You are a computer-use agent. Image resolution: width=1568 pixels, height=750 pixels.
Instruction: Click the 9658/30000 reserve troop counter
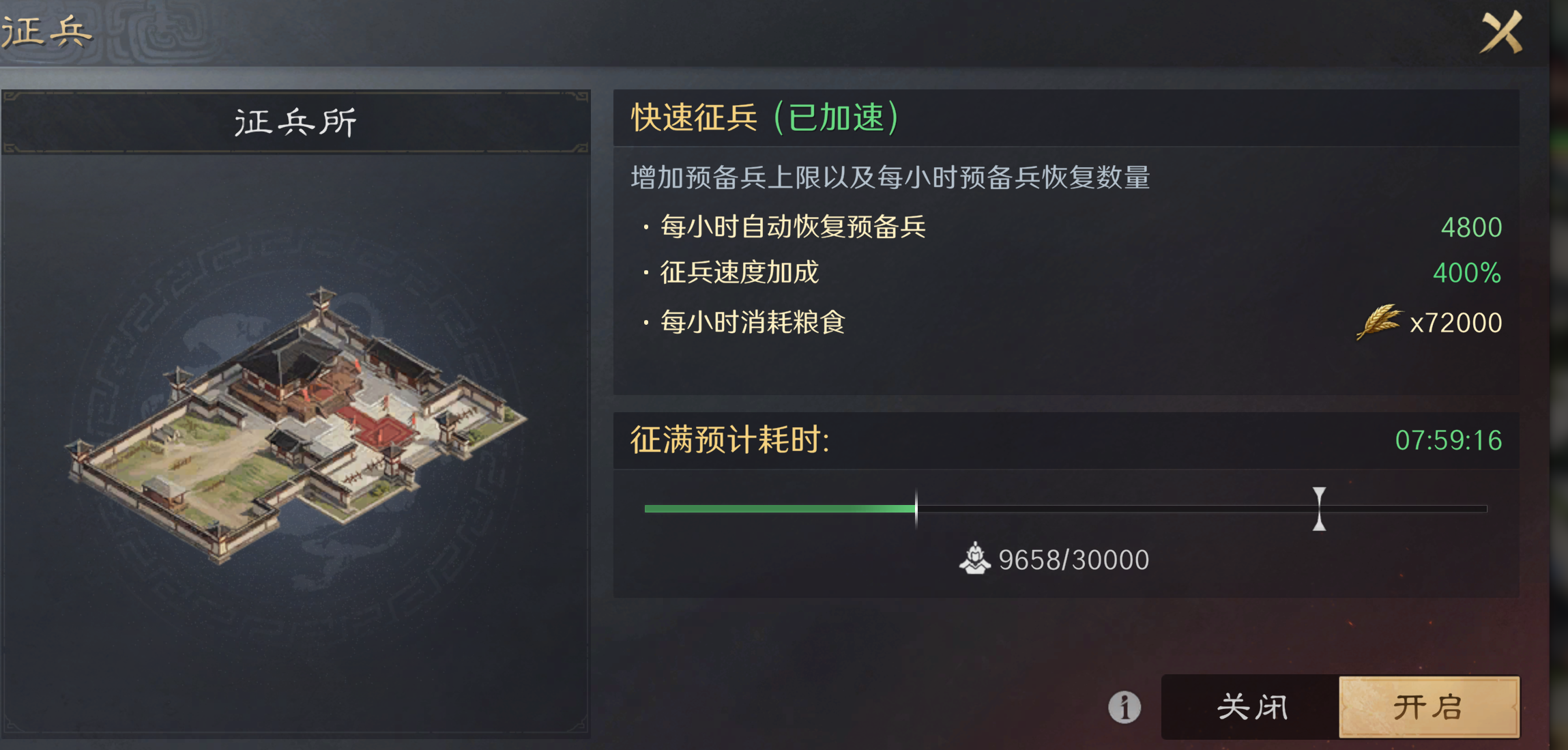[1072, 558]
